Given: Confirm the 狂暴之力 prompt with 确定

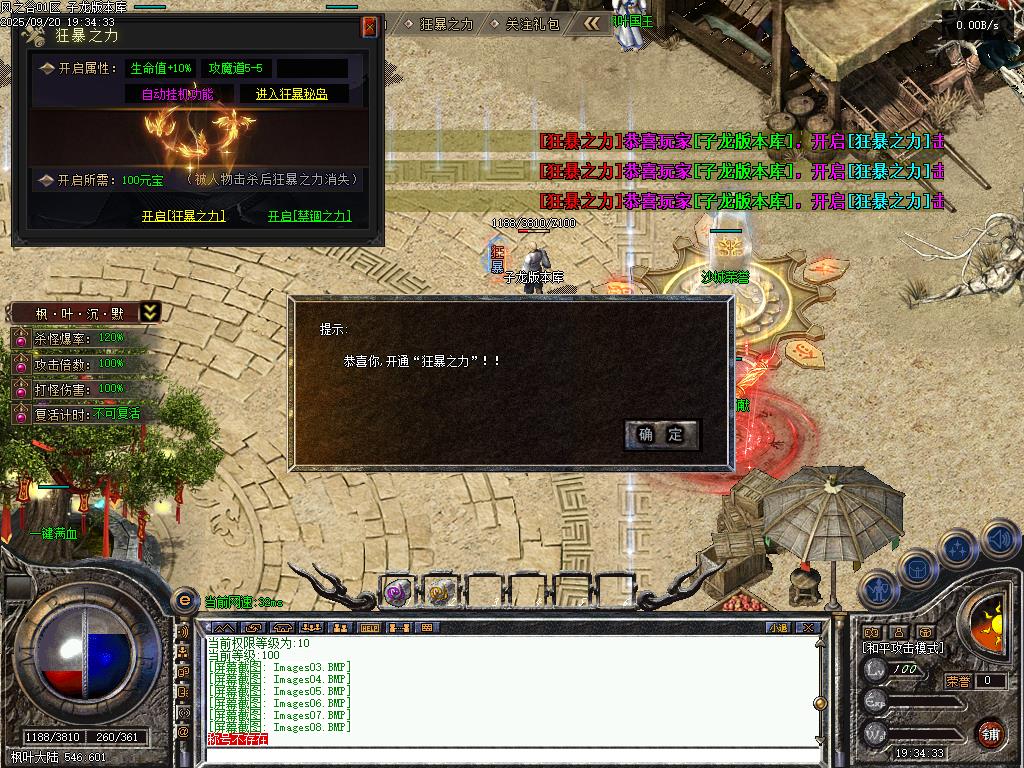Looking at the screenshot, I should [661, 434].
